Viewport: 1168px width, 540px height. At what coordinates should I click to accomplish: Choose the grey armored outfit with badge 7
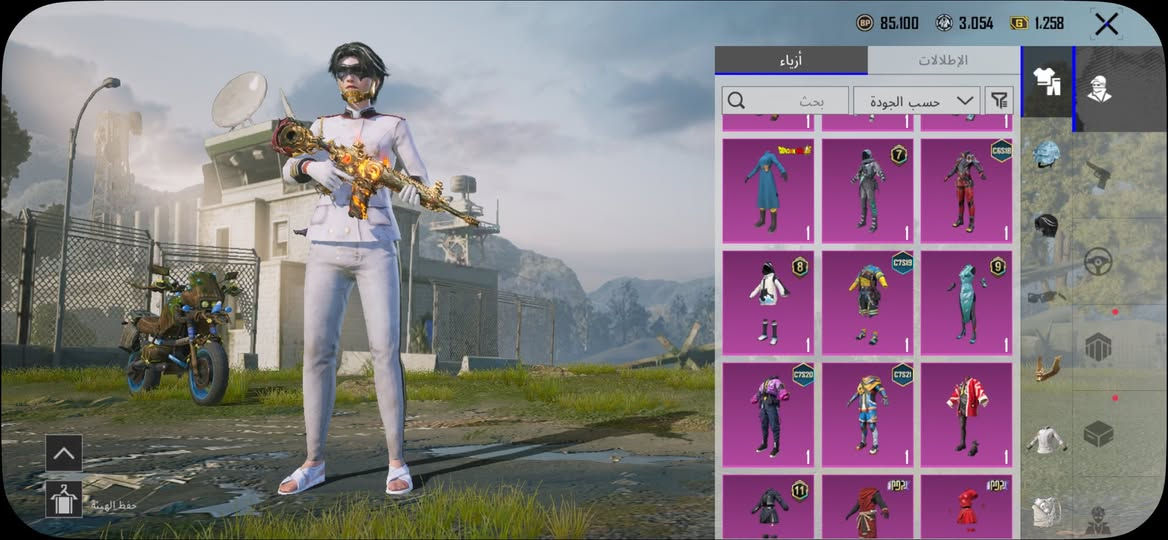coord(867,190)
